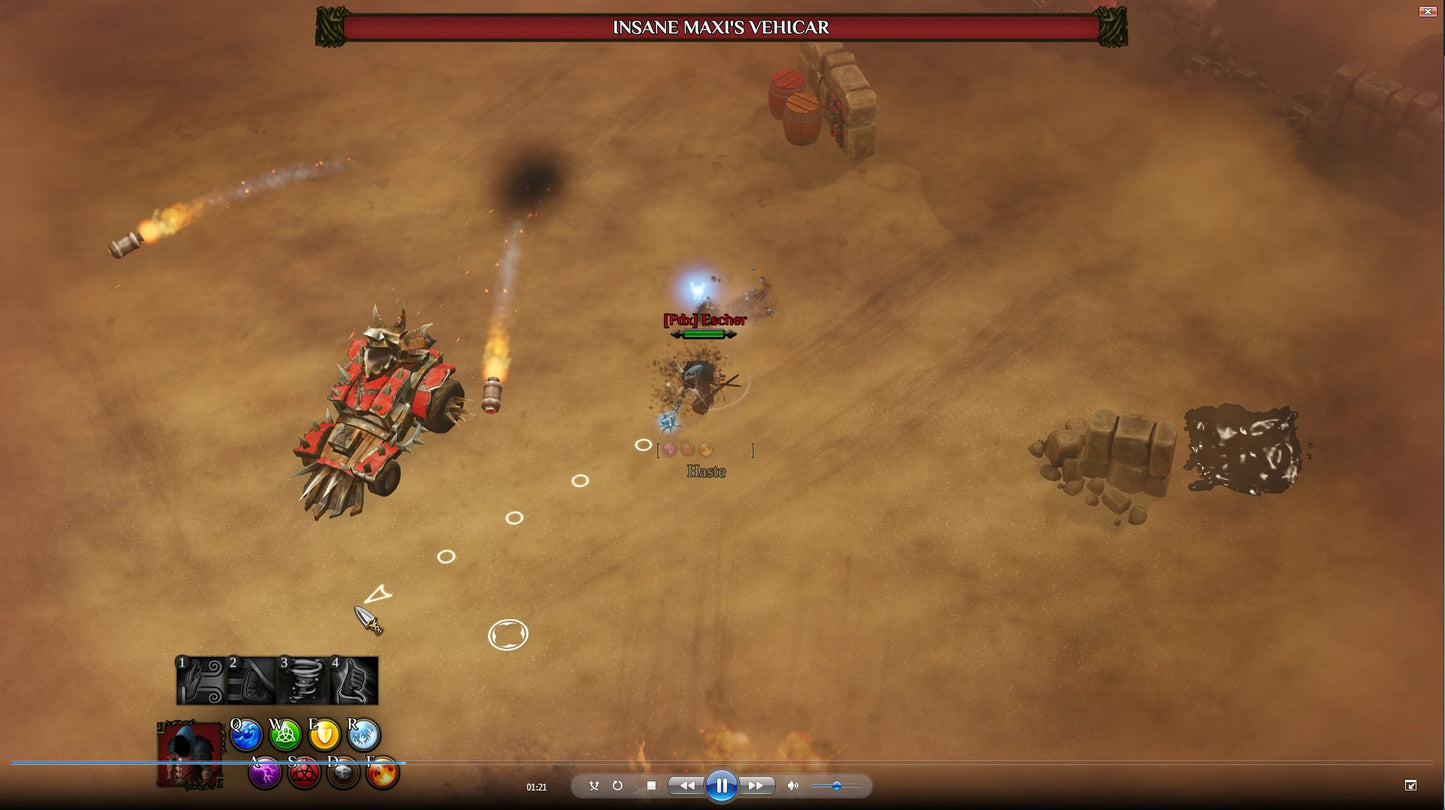The width and height of the screenshot is (1445, 810).
Task: Fast-forward the replay
Action: coord(755,786)
